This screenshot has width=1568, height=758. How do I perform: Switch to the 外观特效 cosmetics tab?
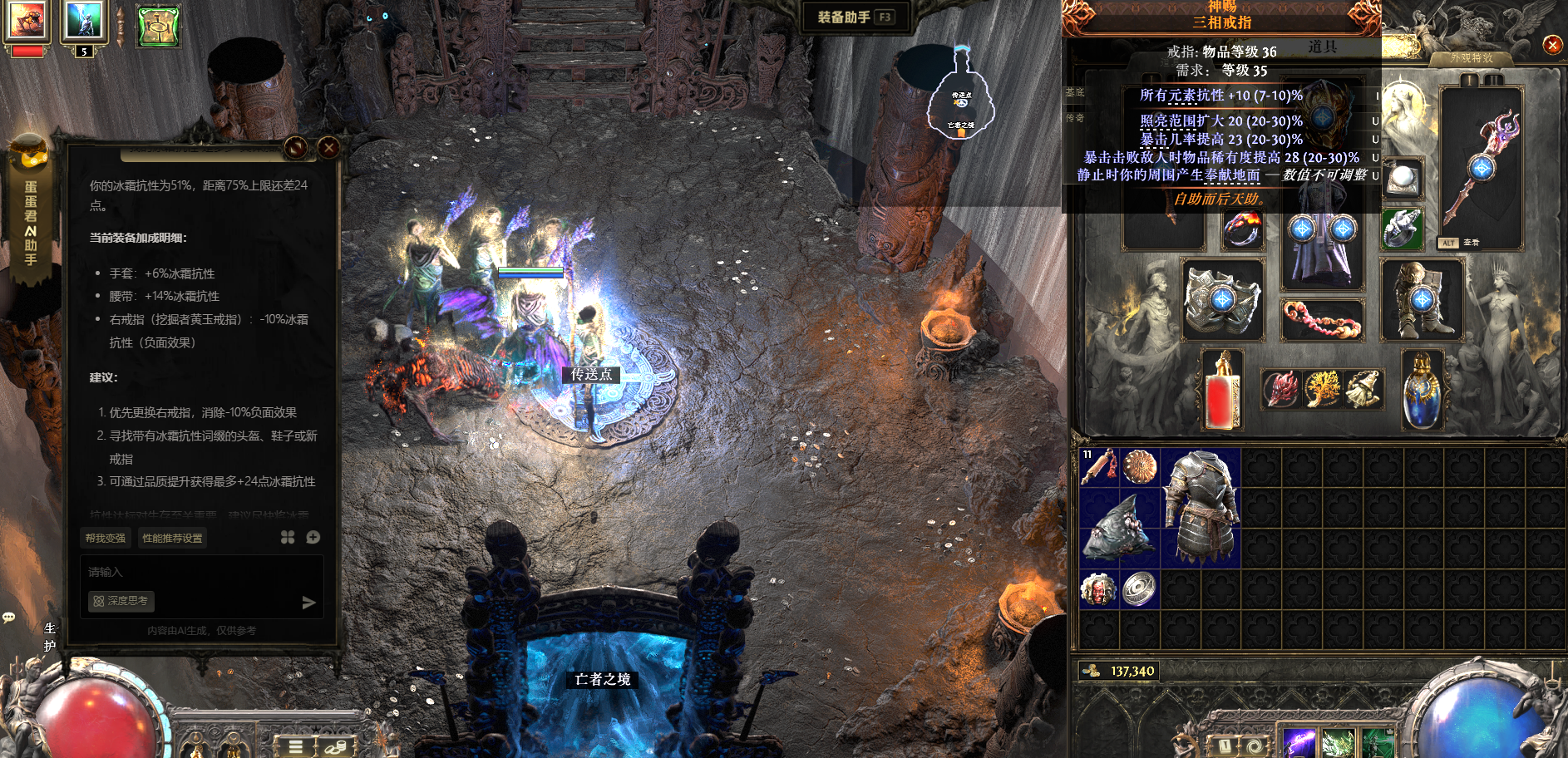point(1472,58)
